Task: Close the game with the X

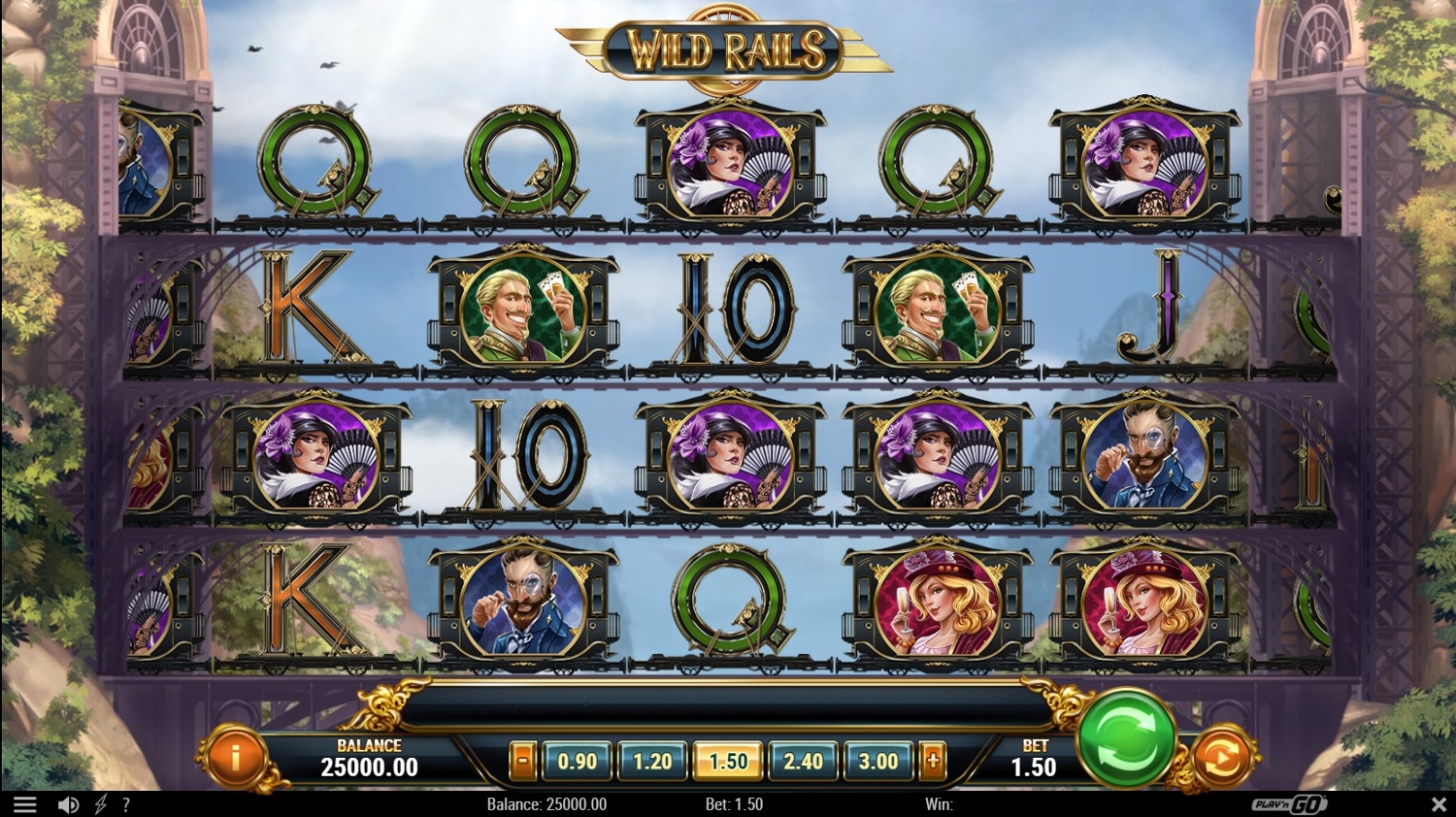Action: 1439,804
